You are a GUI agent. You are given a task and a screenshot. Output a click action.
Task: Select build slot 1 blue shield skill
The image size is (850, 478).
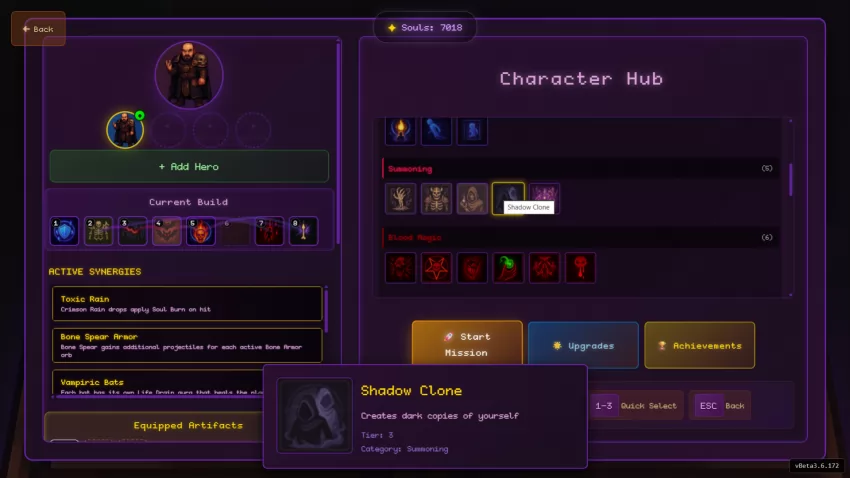pos(65,231)
